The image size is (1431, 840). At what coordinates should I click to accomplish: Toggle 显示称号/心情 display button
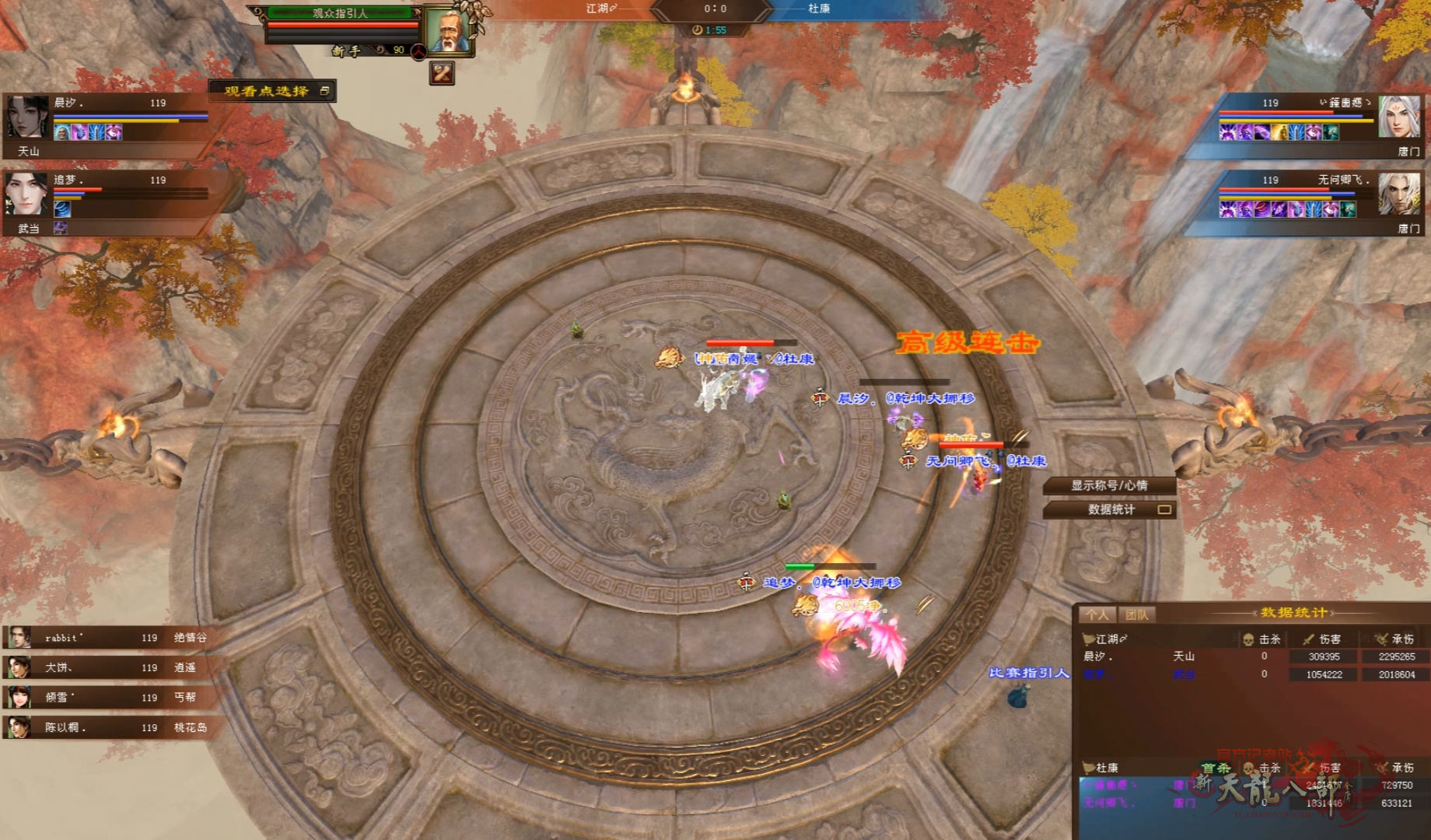(x=1109, y=485)
